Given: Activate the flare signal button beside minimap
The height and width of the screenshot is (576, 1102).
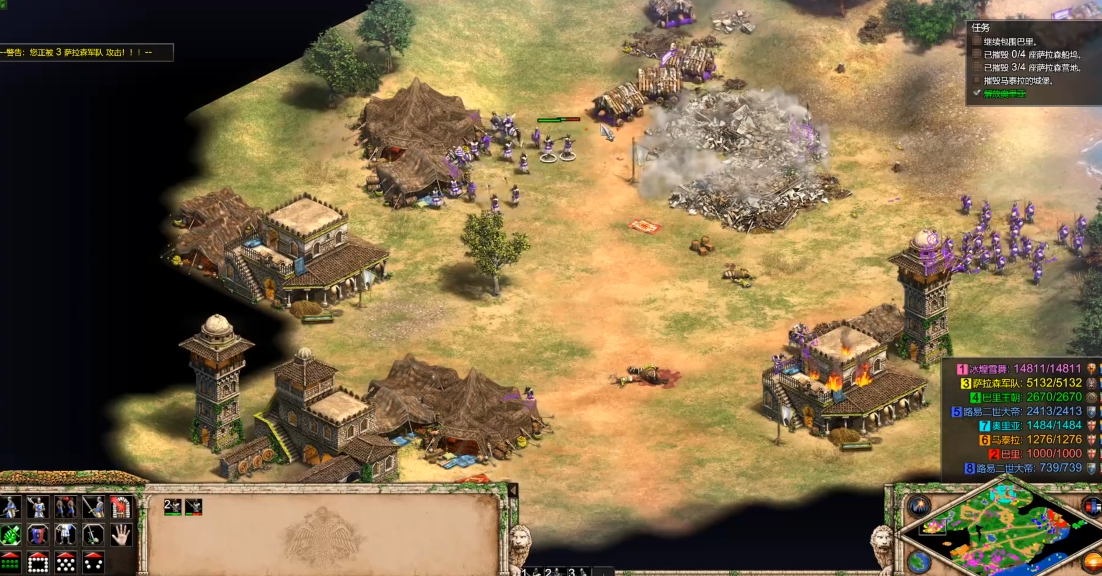Looking at the screenshot, I should pyautogui.click(x=918, y=505).
